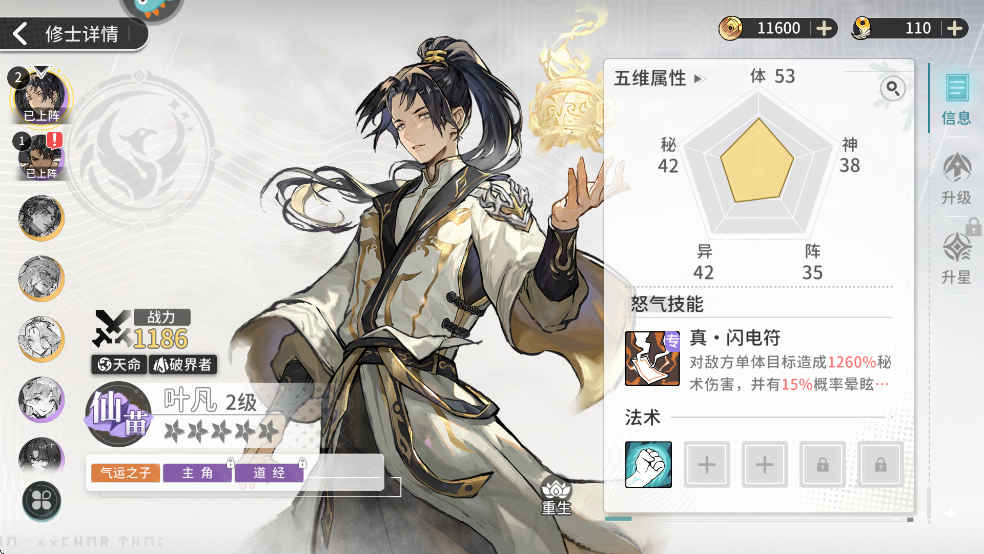Viewport: 984px width, 554px height.
Task: Show the 气运之子 tag details
Action: 125,473
